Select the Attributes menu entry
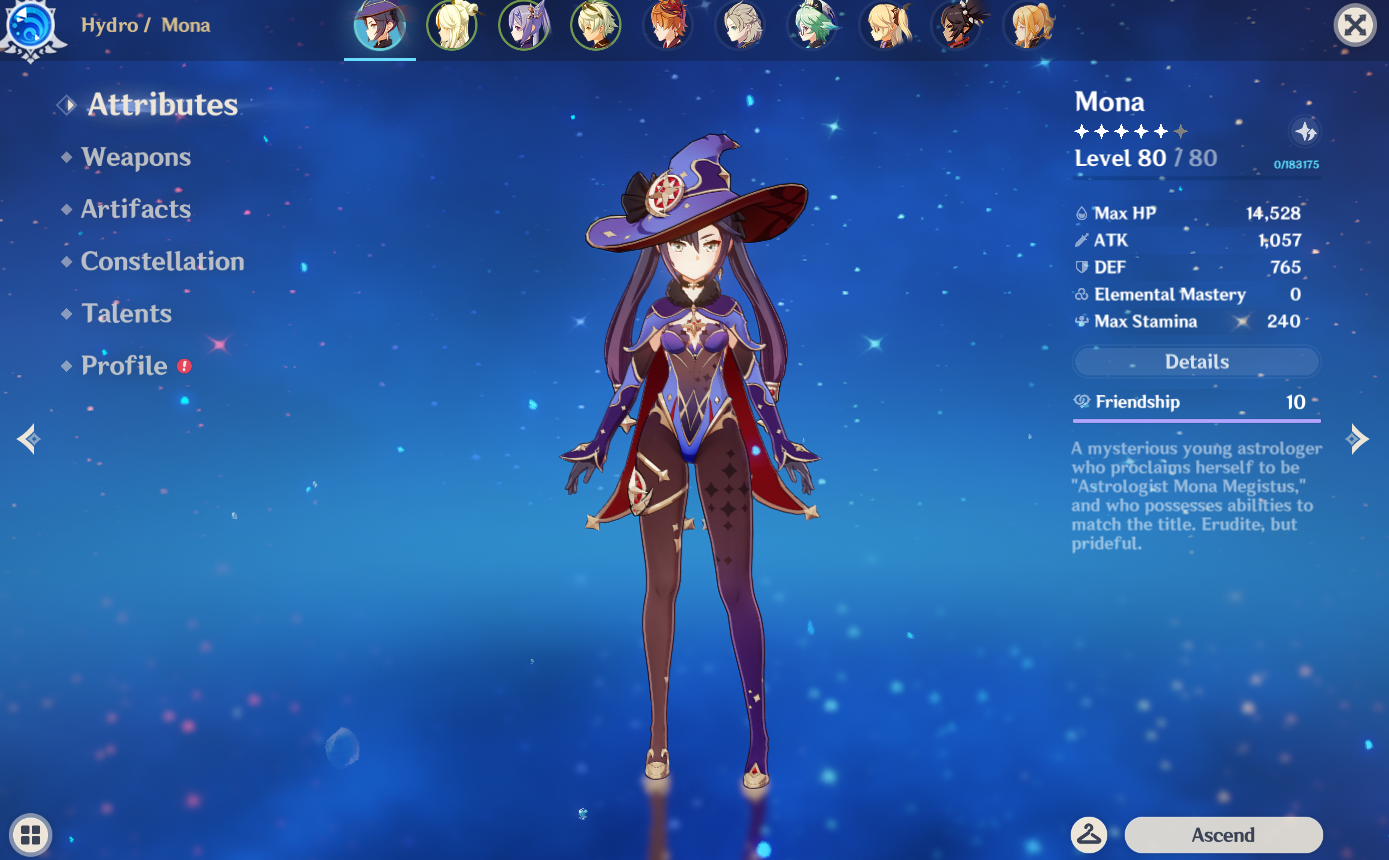This screenshot has height=860, width=1389. tap(162, 105)
